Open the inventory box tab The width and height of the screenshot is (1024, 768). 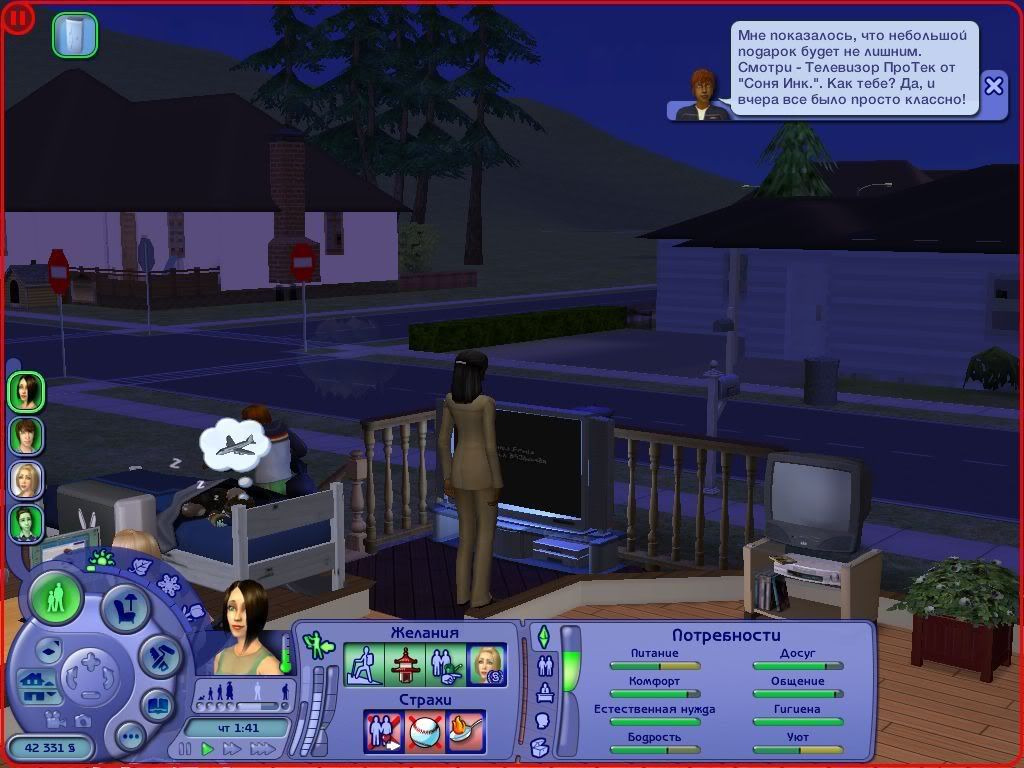click(541, 747)
